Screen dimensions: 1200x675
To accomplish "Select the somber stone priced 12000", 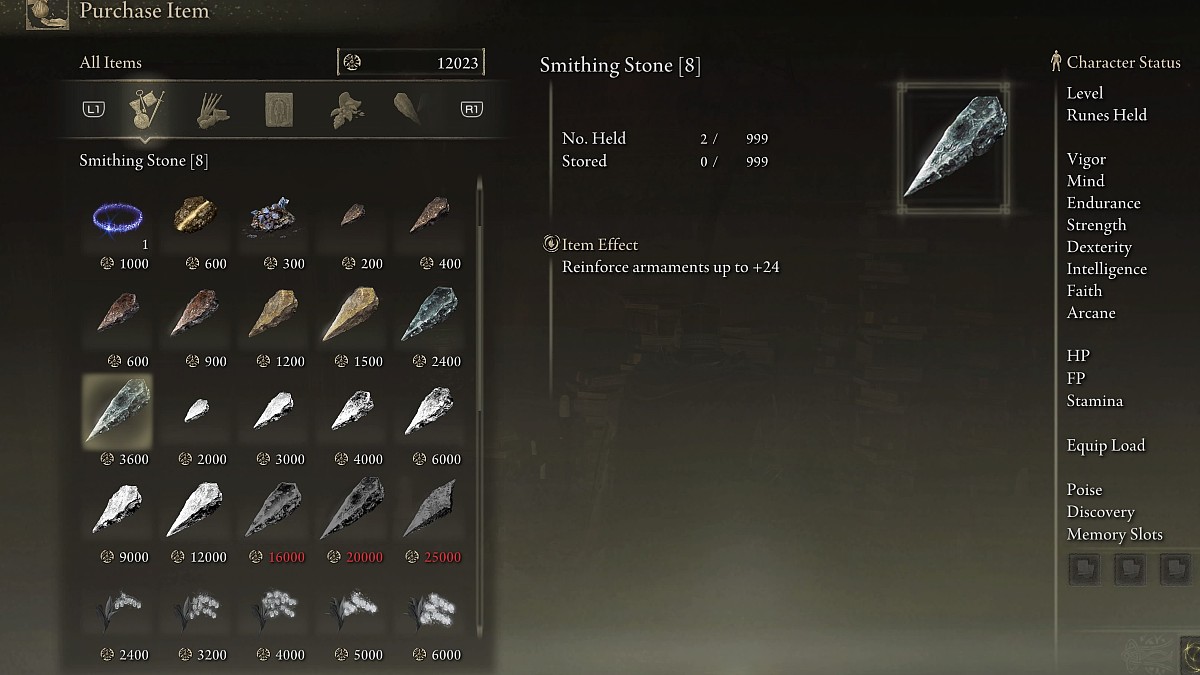I will click(195, 509).
